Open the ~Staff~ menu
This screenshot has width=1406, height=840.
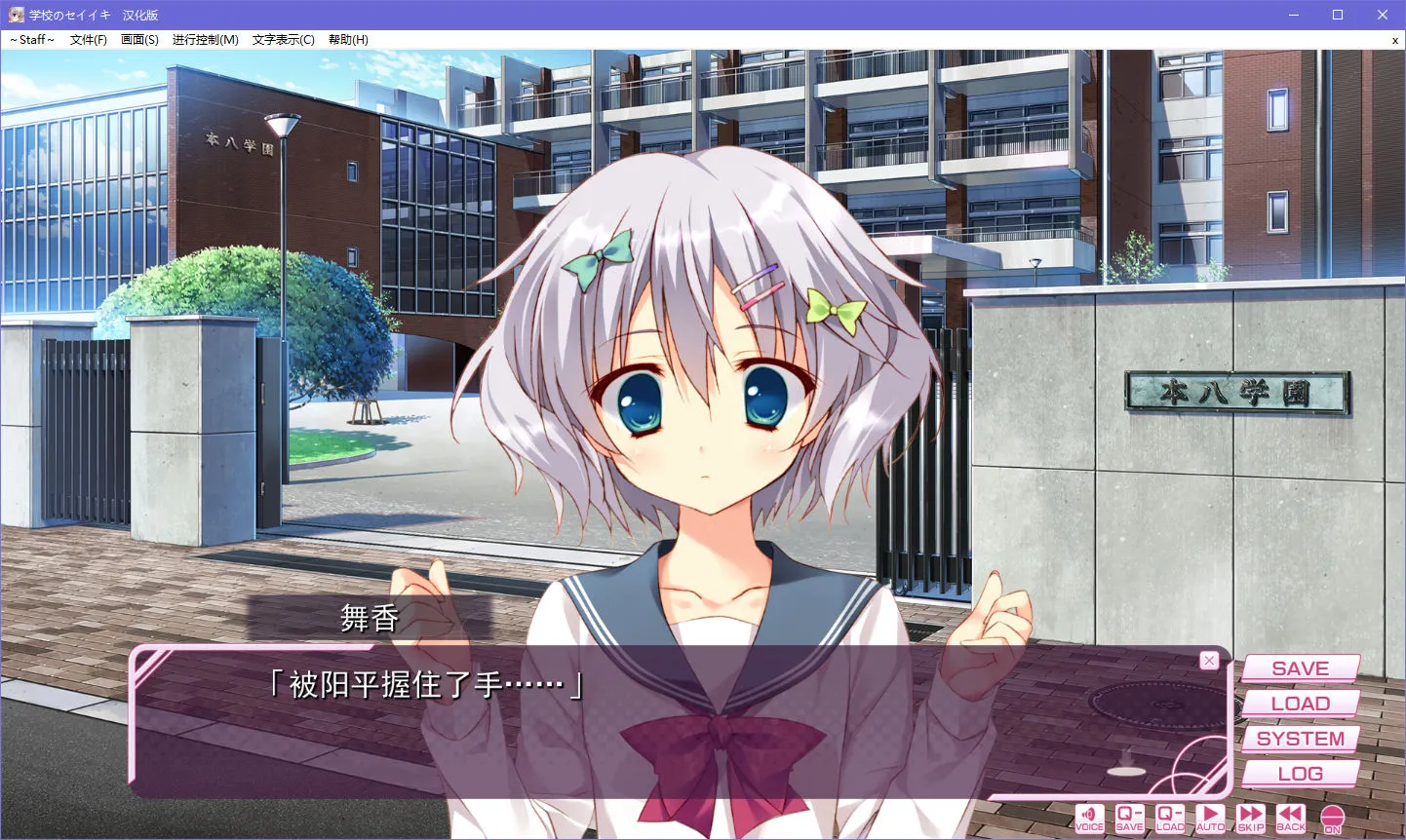[32, 40]
